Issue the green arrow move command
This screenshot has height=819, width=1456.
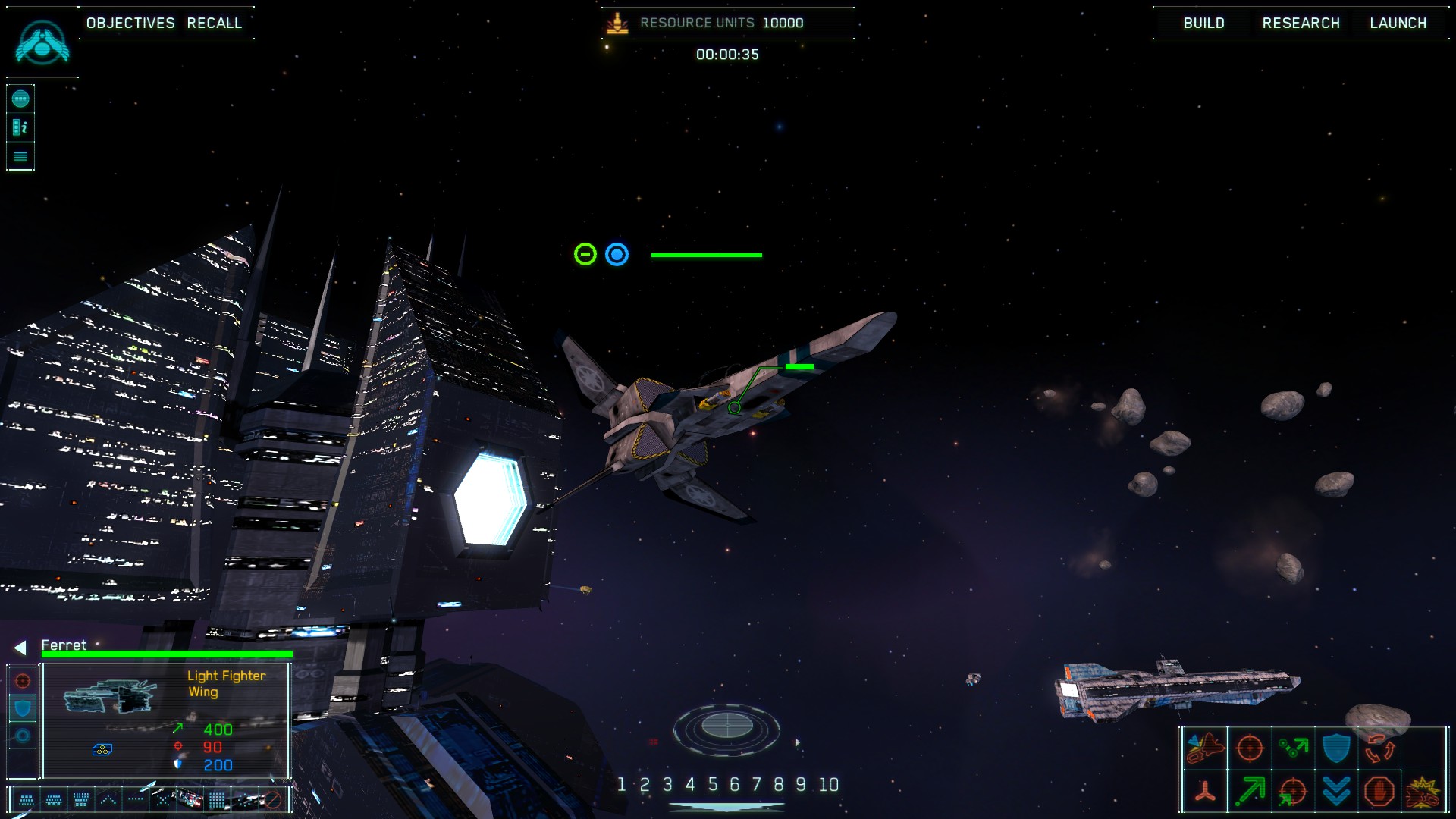click(x=1249, y=792)
